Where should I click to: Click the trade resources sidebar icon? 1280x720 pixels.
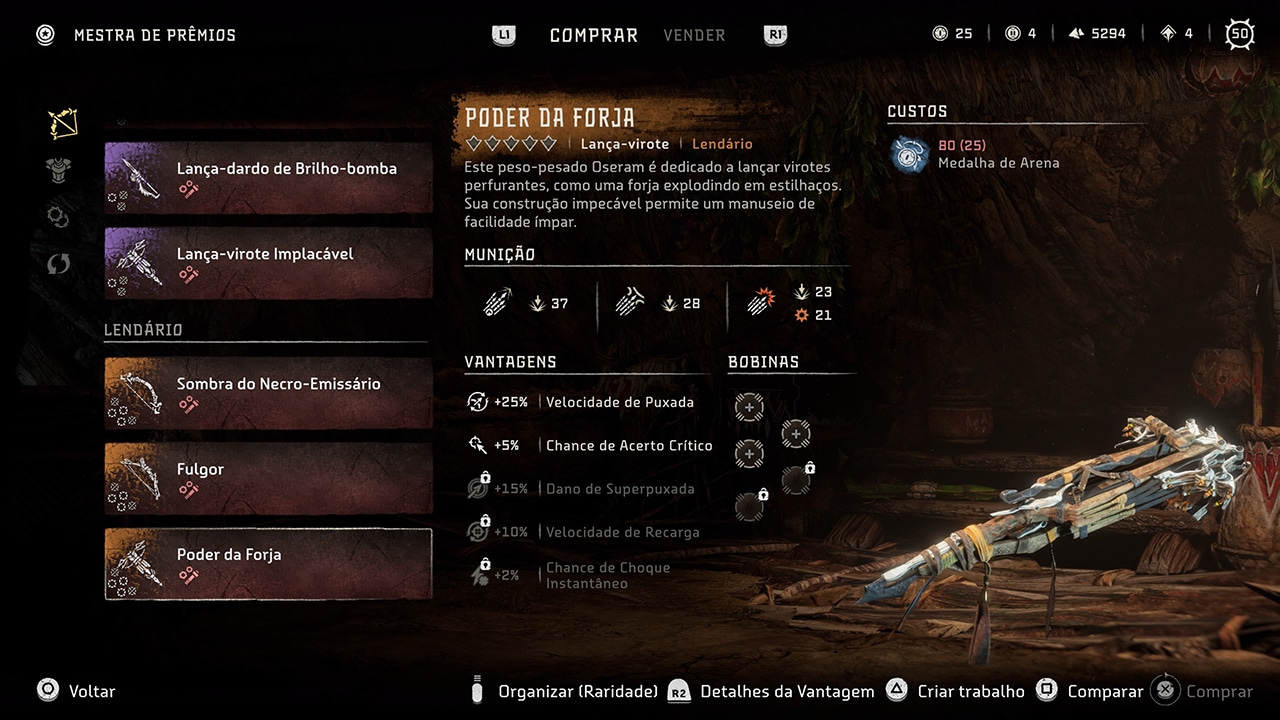click(x=58, y=264)
